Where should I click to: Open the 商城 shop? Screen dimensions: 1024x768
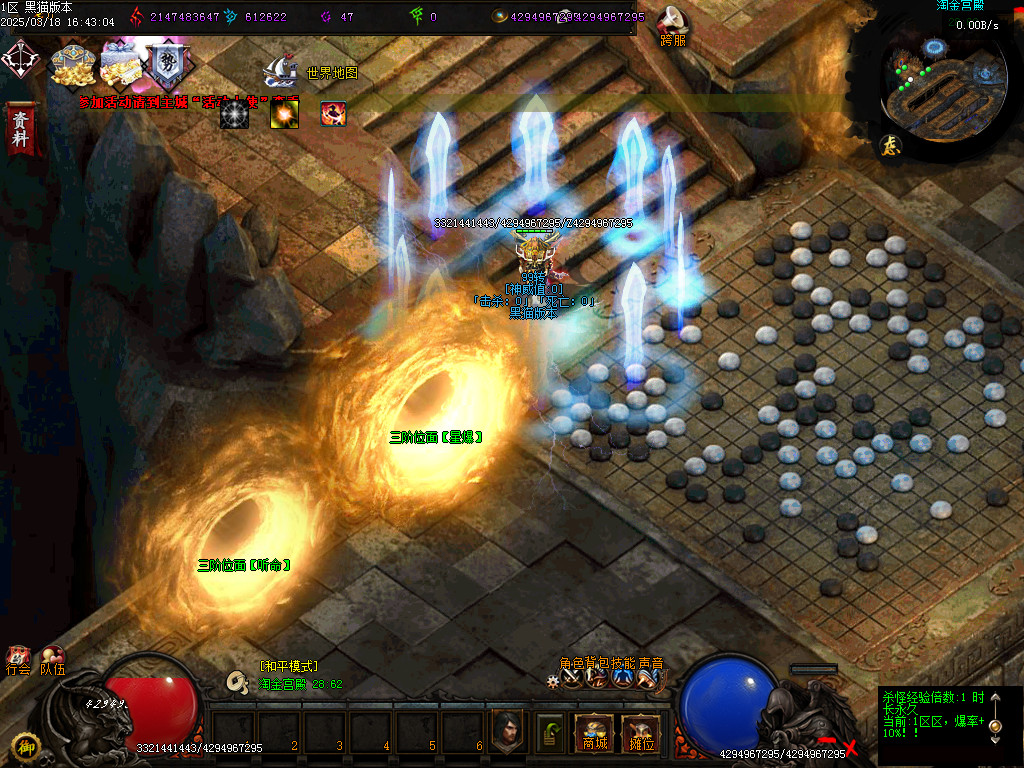(x=593, y=735)
